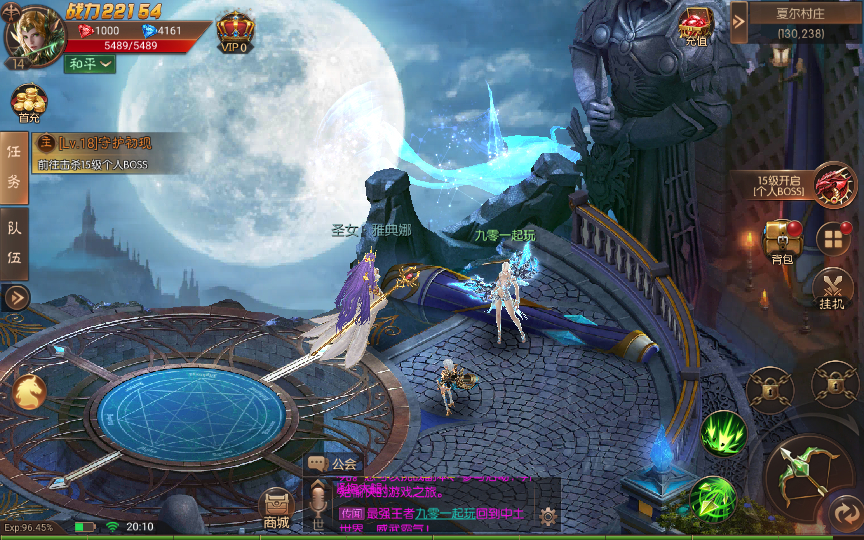This screenshot has width=864, height=540.
Task: Open the 背包 backpack chest
Action: click(781, 242)
